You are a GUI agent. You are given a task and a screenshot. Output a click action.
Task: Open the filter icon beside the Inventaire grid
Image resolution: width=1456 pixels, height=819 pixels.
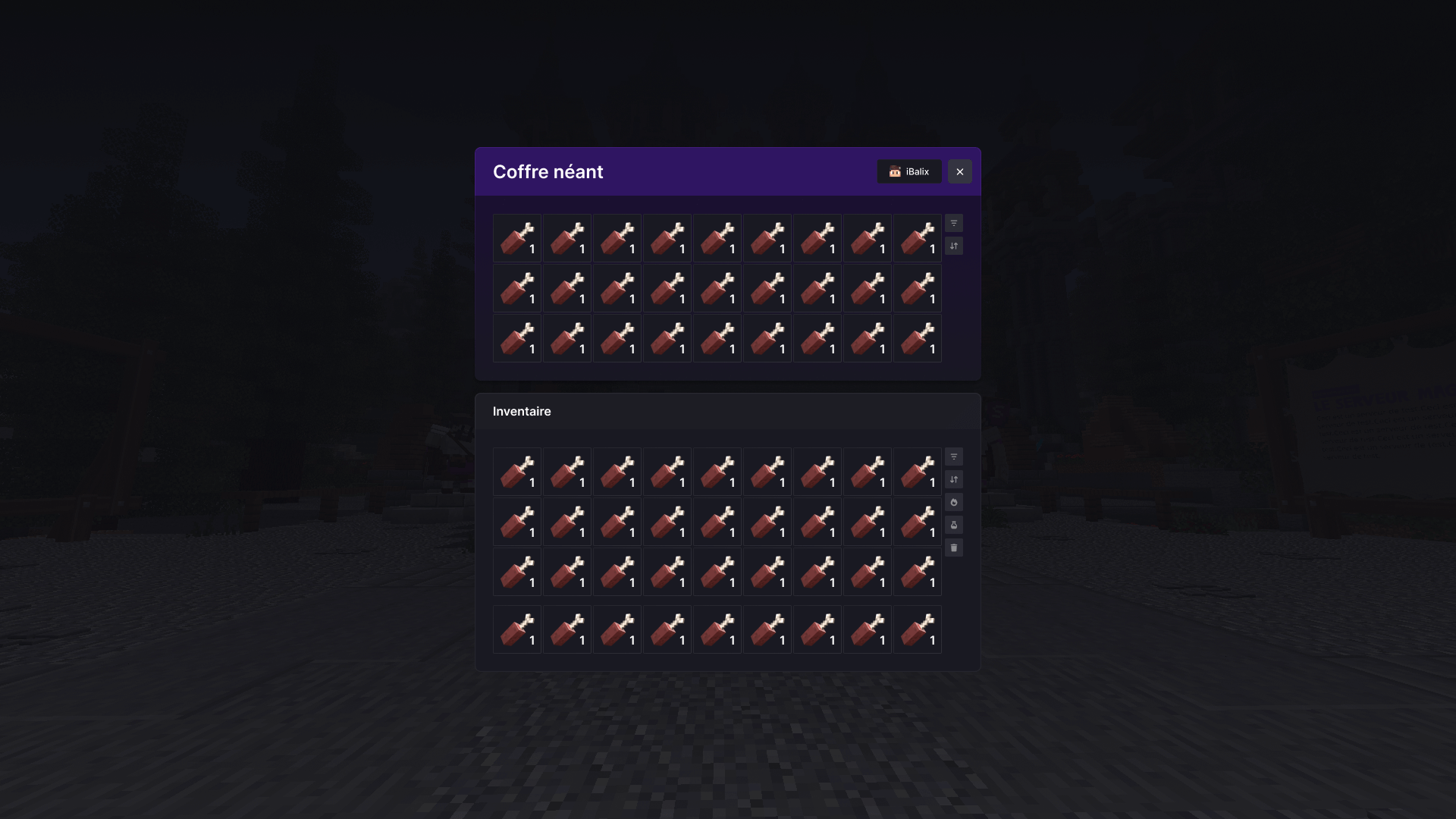(x=953, y=457)
